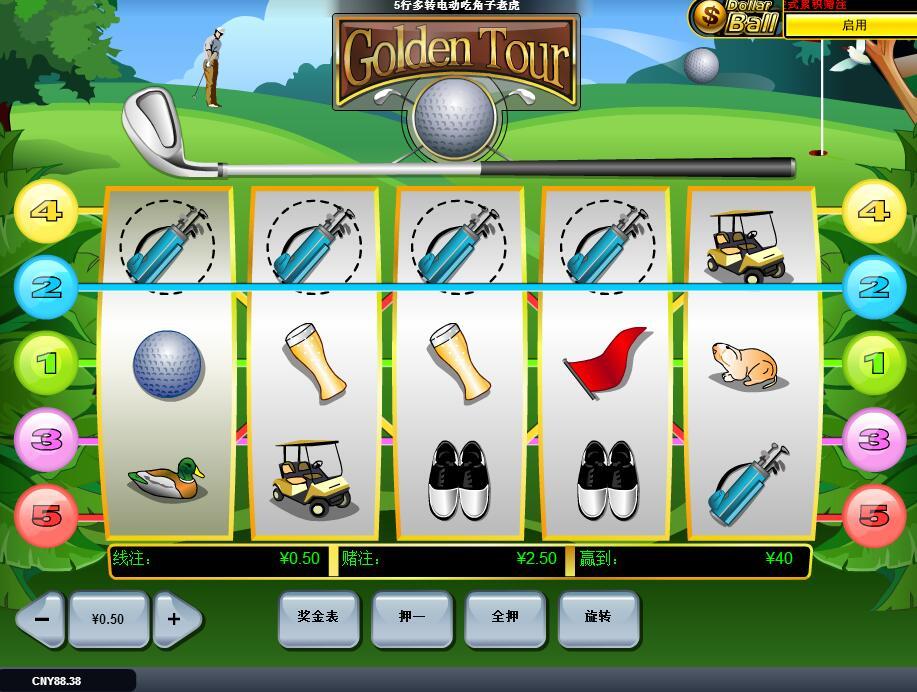
Task: Open the 奖金表 paytable
Action: coord(318,617)
